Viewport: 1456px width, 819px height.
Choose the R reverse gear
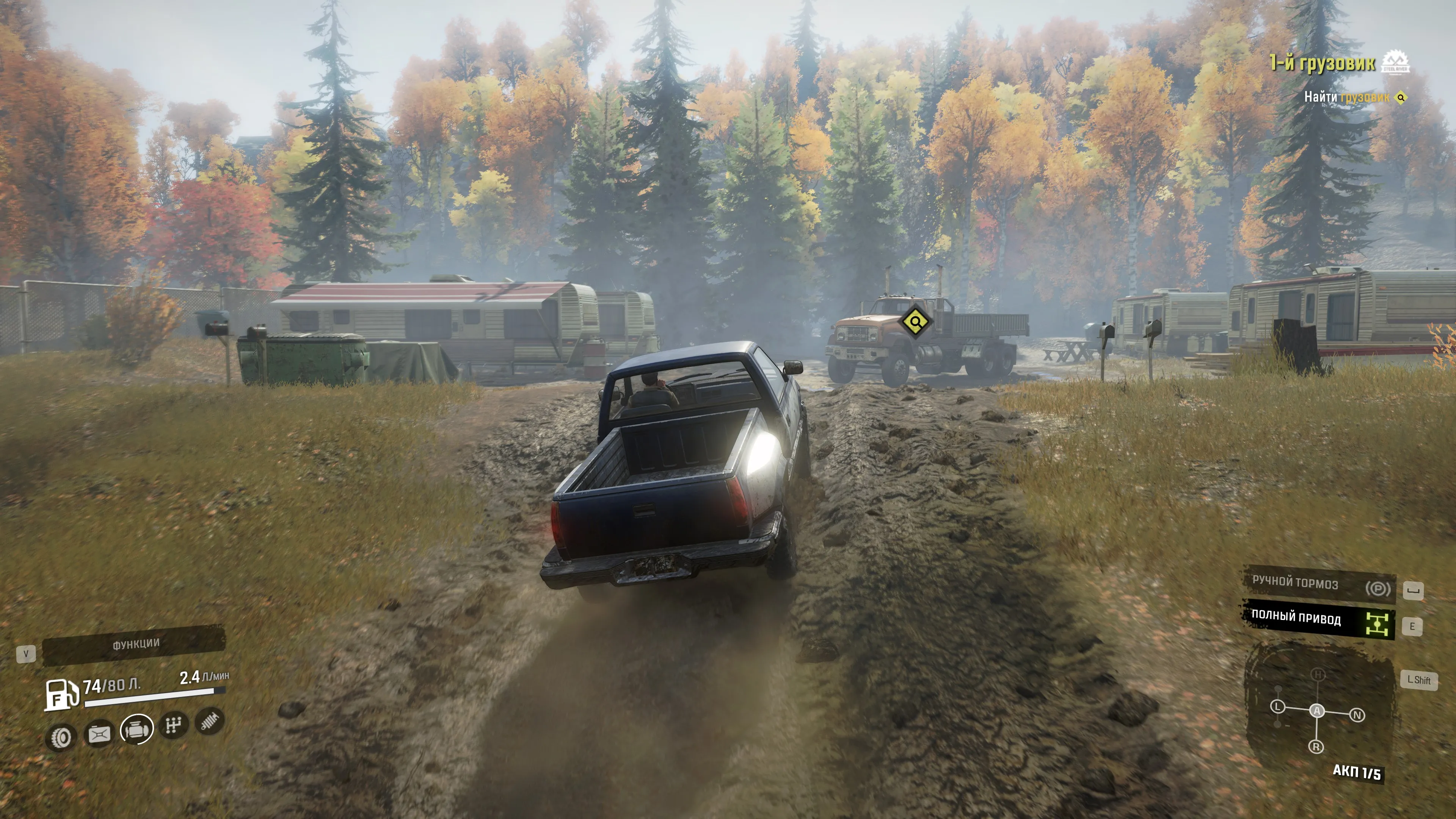tap(1316, 747)
